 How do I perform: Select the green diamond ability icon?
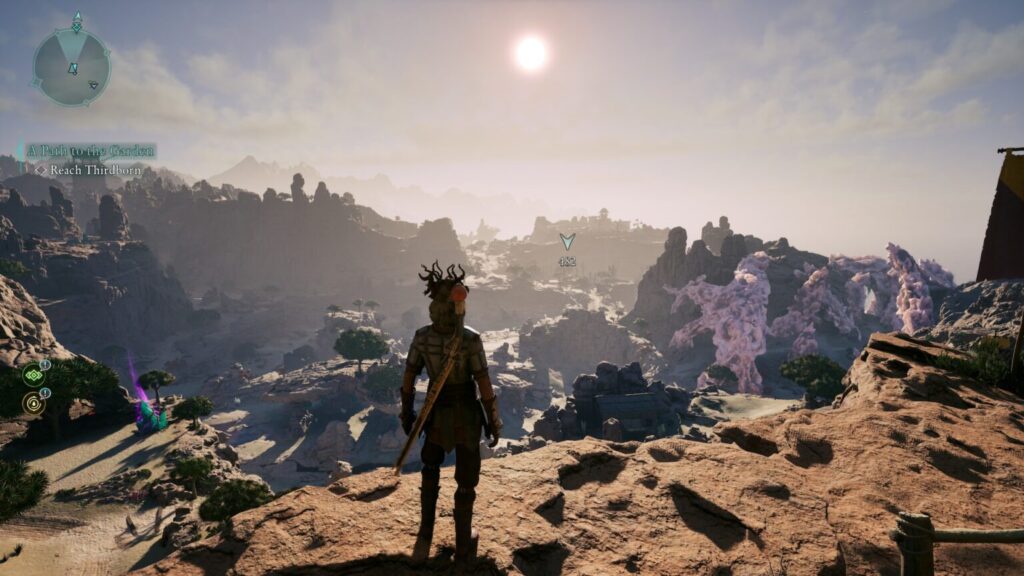[x=35, y=376]
